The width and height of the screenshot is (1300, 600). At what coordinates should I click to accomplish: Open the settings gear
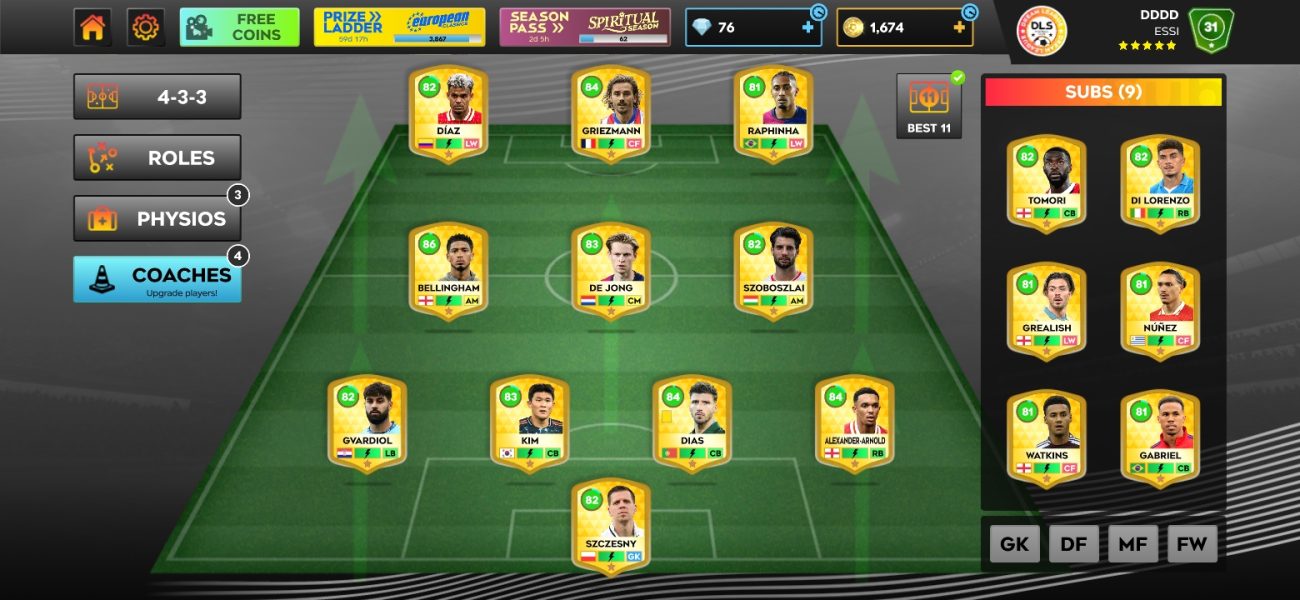[146, 27]
